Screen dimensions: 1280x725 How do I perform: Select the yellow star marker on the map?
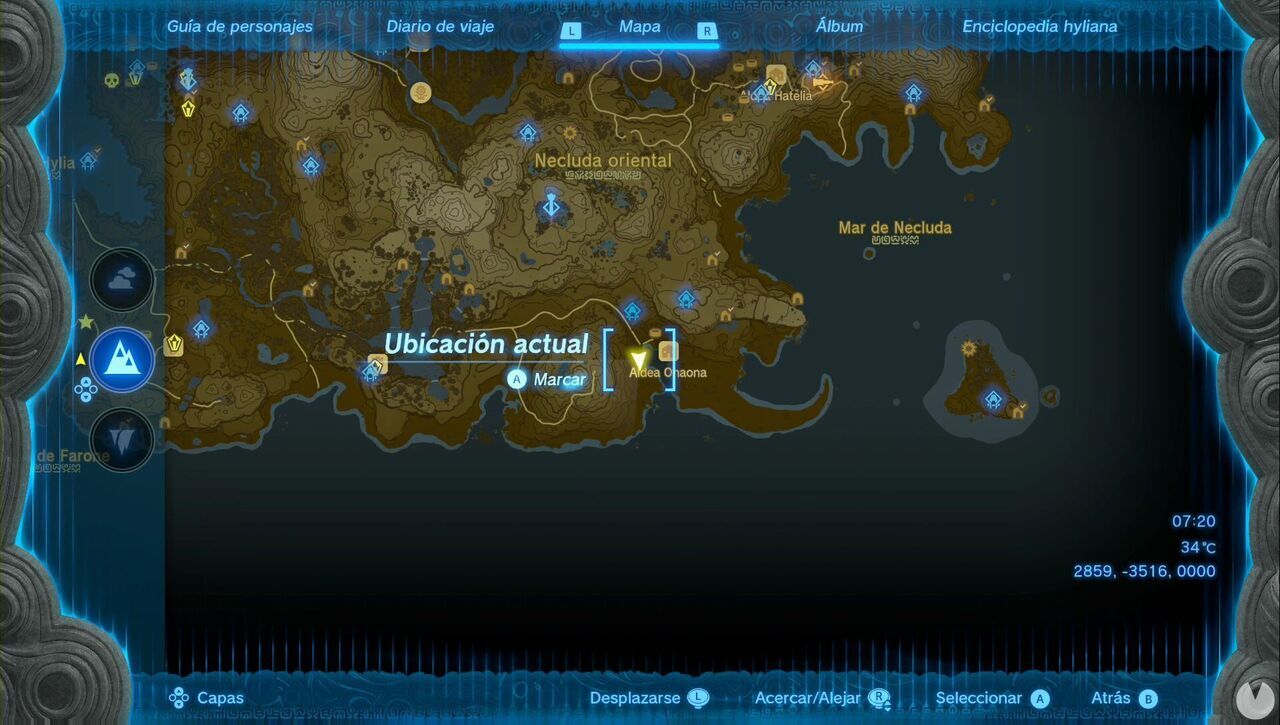point(85,322)
